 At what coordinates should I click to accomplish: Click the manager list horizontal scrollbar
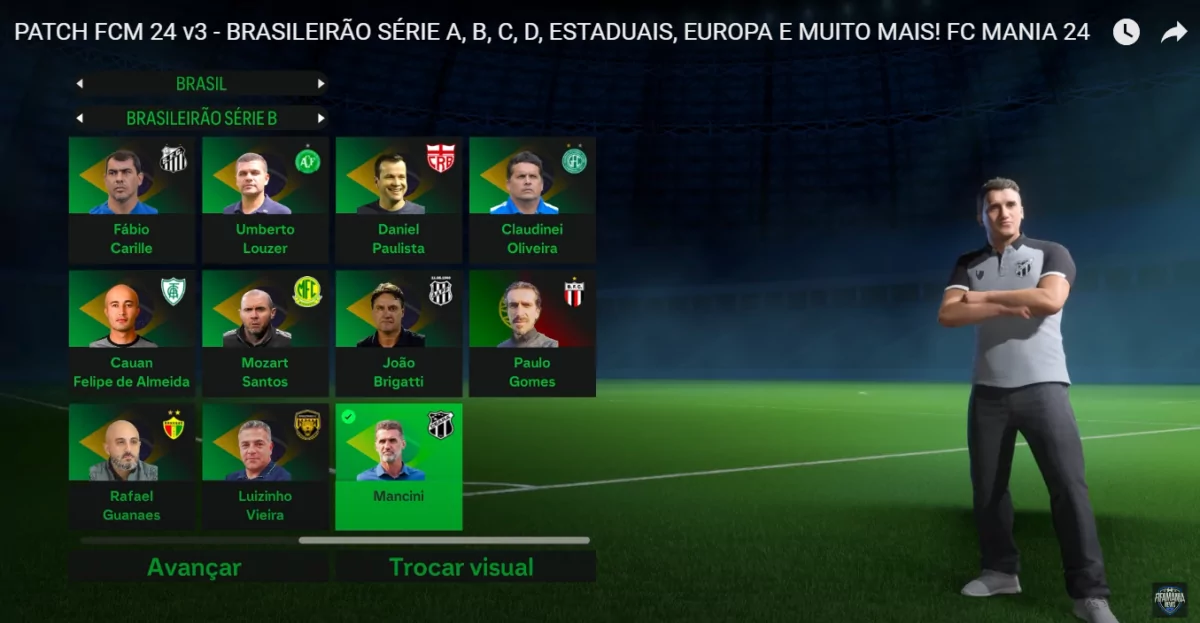pyautogui.click(x=444, y=540)
